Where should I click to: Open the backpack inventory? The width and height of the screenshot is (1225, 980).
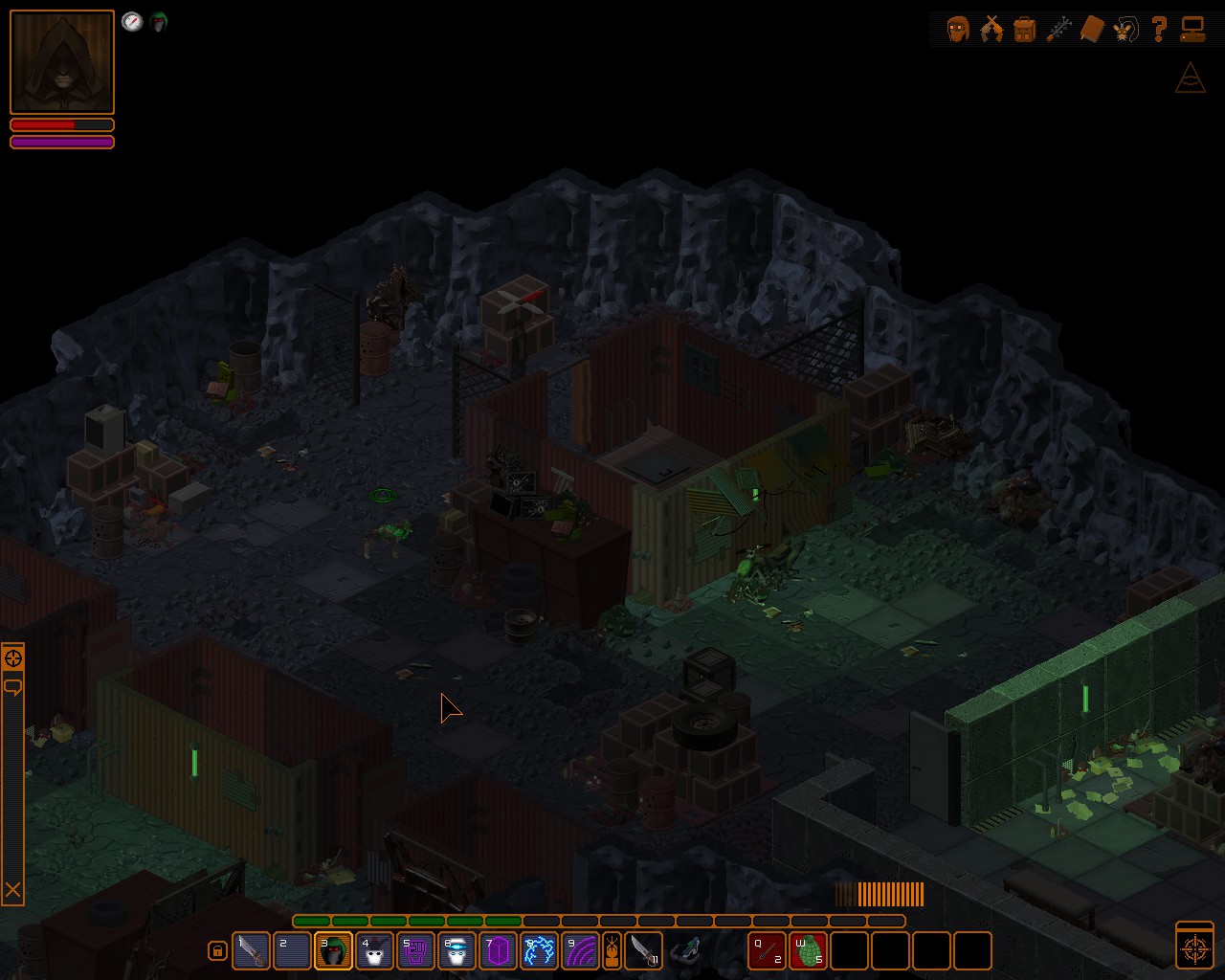click(x=1025, y=29)
